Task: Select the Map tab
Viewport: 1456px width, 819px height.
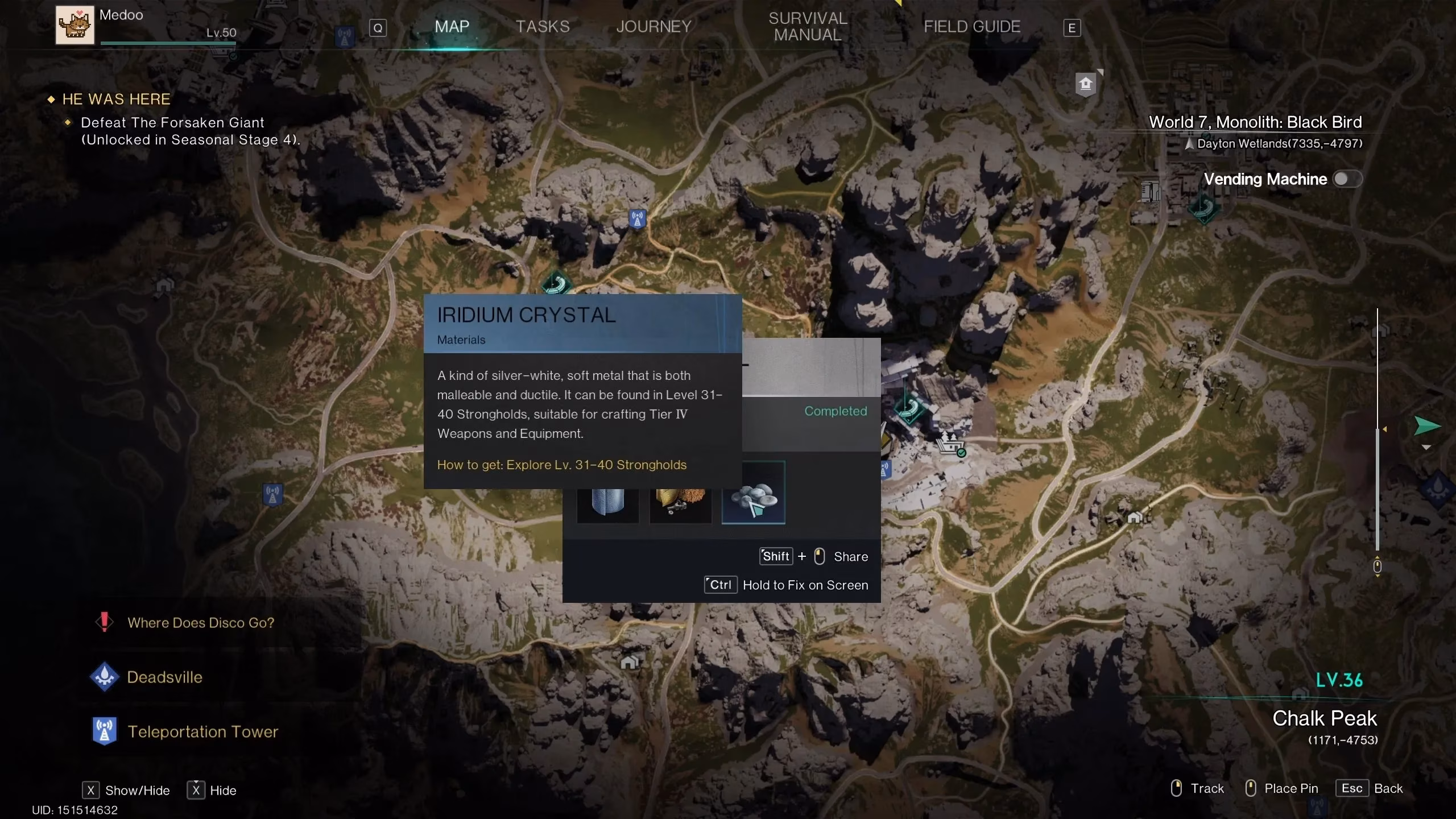Action: [452, 27]
